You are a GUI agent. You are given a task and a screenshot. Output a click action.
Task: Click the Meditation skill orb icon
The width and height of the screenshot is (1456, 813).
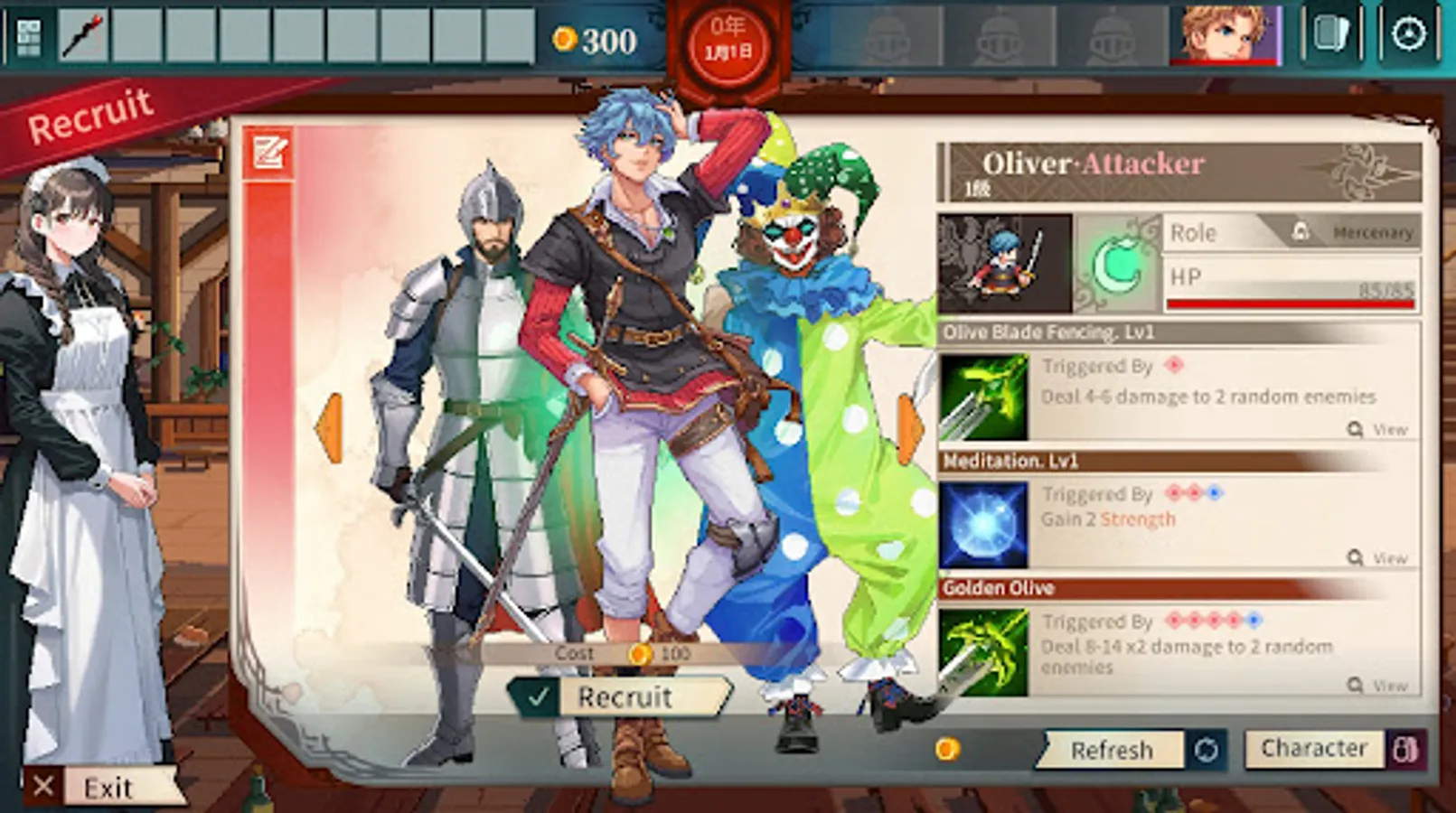pyautogui.click(x=983, y=522)
